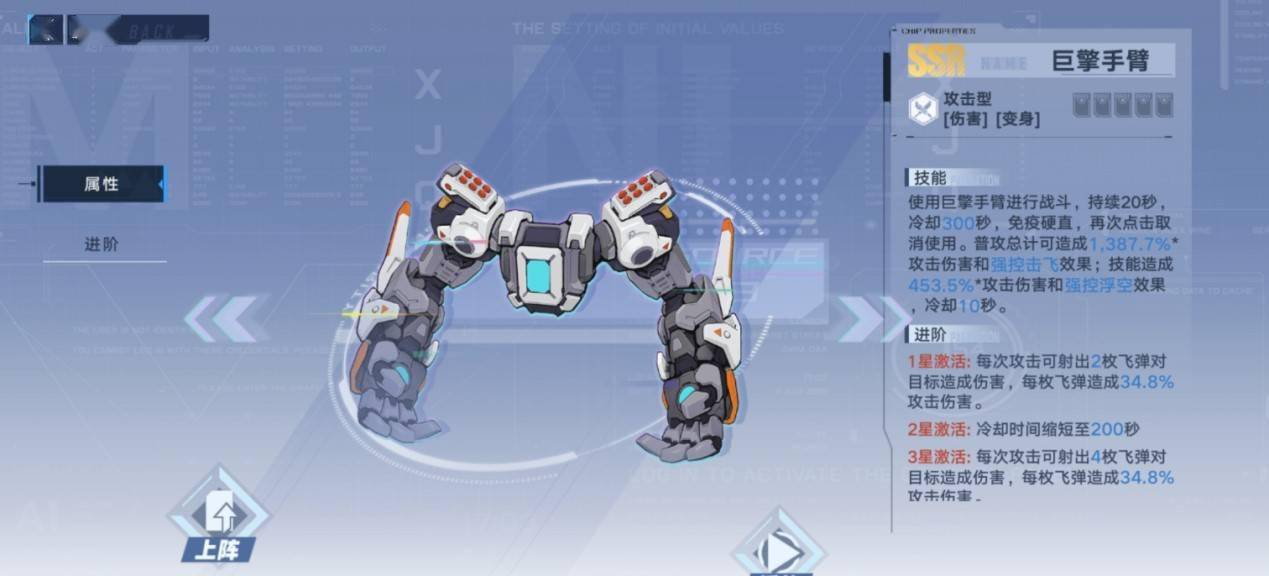Show the next item with right chevrons
This screenshot has width=1269, height=576.
coord(857,318)
